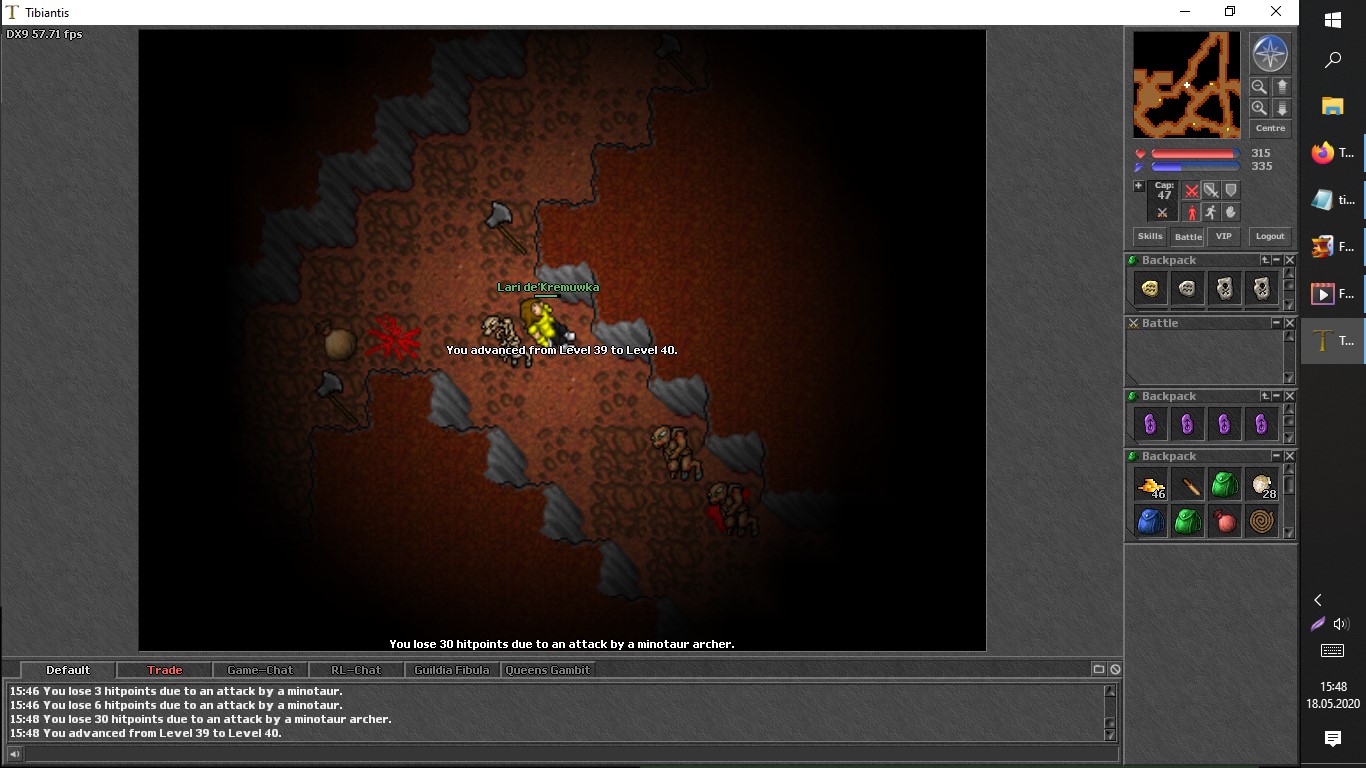Select the coiled rope item slot
1366x768 pixels.
click(x=1262, y=521)
